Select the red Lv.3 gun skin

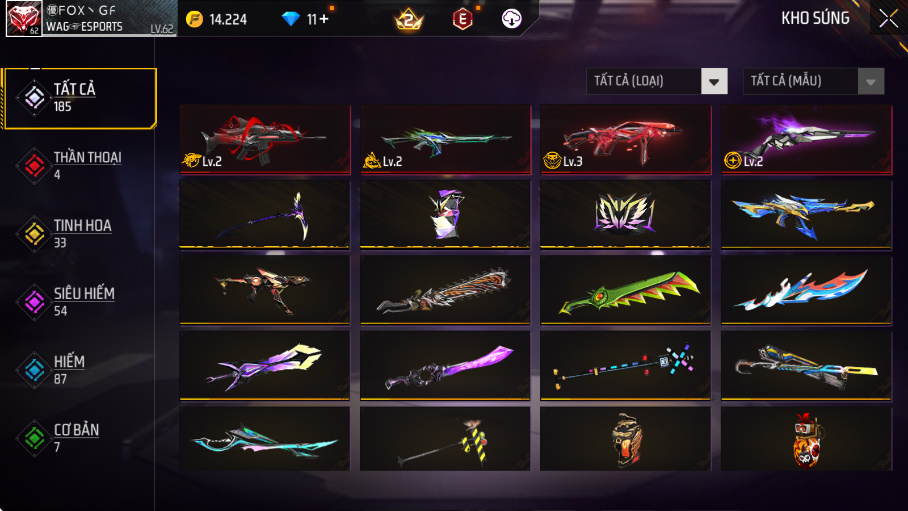[625, 139]
